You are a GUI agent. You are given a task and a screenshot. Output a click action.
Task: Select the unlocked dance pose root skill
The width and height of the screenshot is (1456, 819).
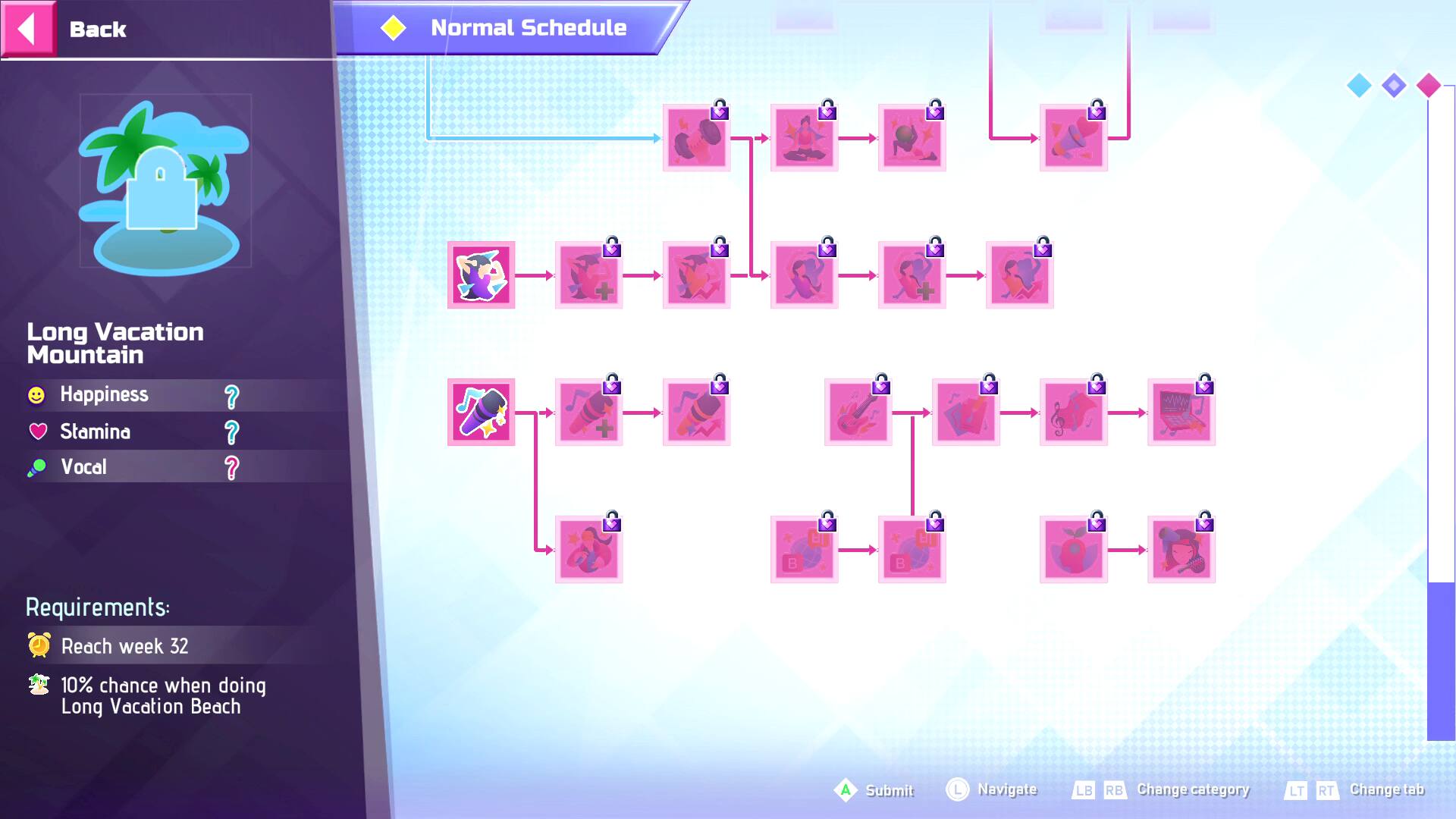click(x=481, y=275)
